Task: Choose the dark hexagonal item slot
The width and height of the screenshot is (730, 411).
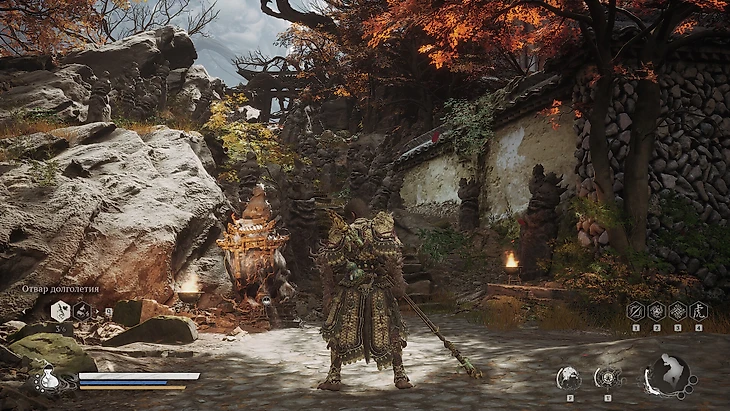Action: pos(83,311)
